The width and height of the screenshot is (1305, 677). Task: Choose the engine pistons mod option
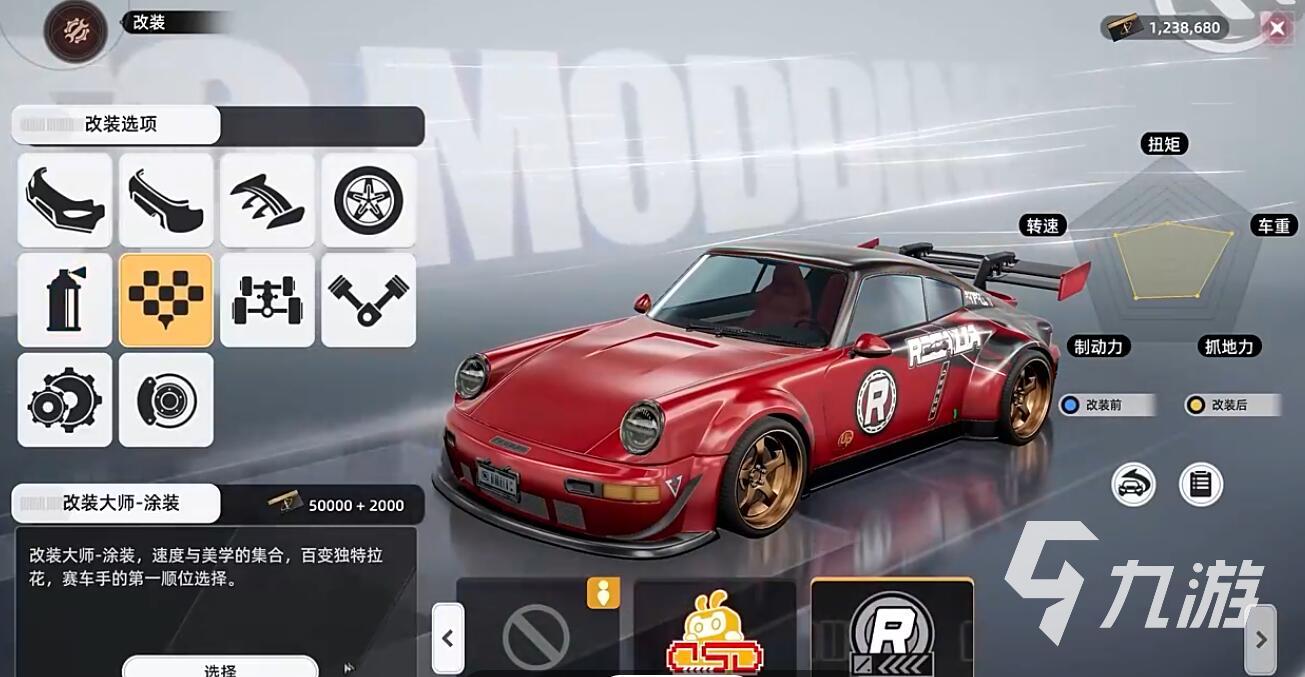coord(368,300)
